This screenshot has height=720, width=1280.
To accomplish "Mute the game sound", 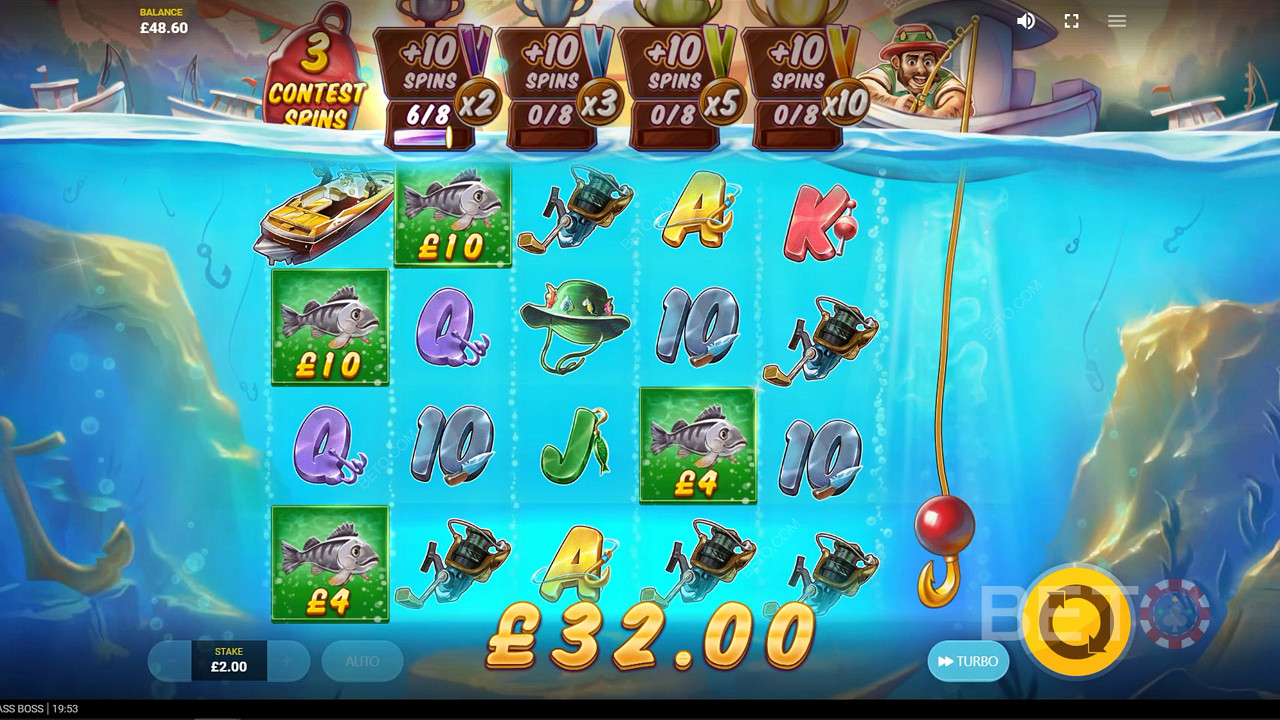I will coord(1026,21).
